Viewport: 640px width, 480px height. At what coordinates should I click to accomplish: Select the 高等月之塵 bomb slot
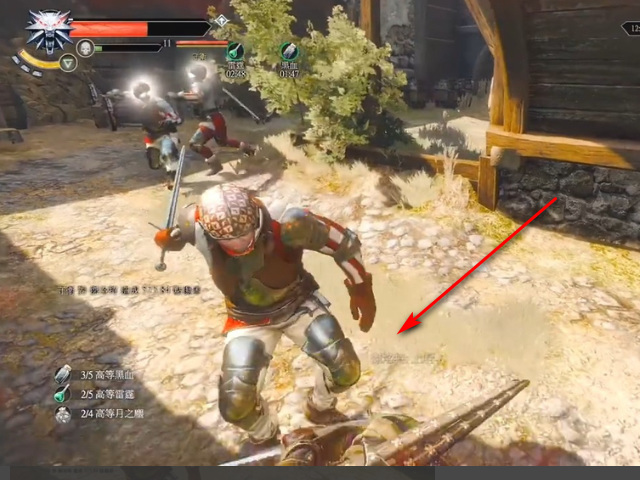point(63,413)
